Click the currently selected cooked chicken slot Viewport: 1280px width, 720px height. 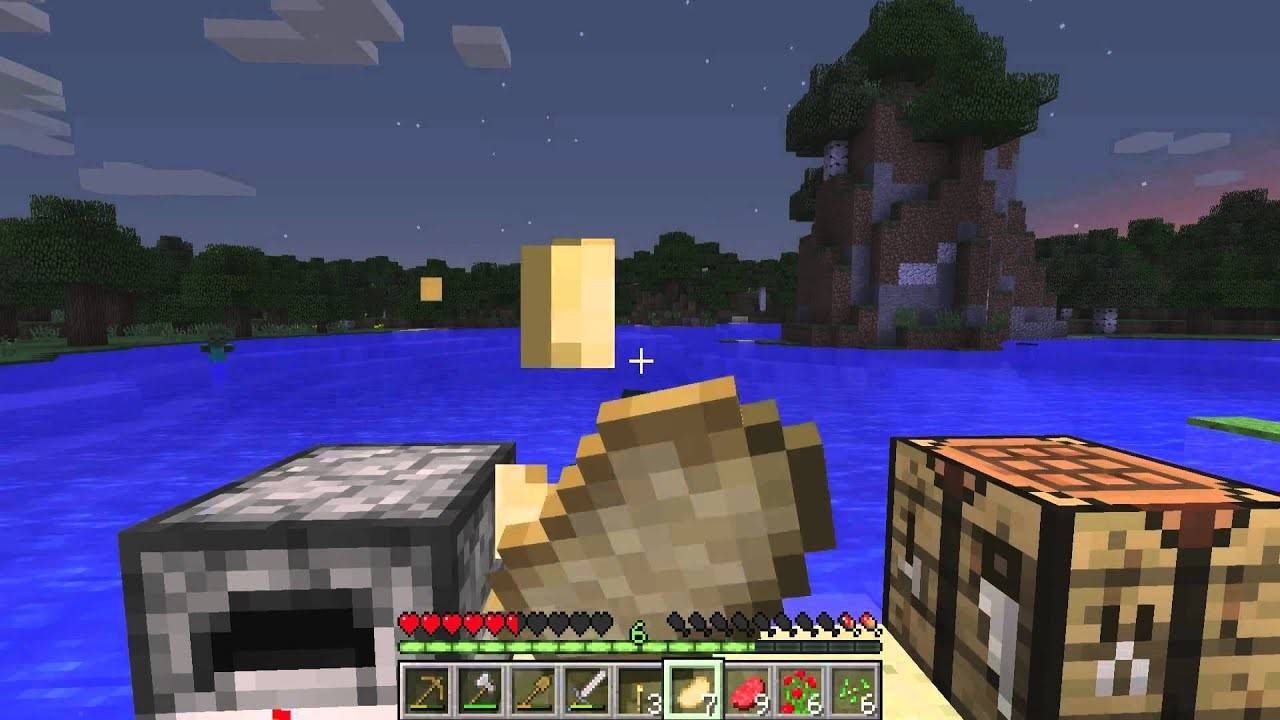(x=695, y=690)
